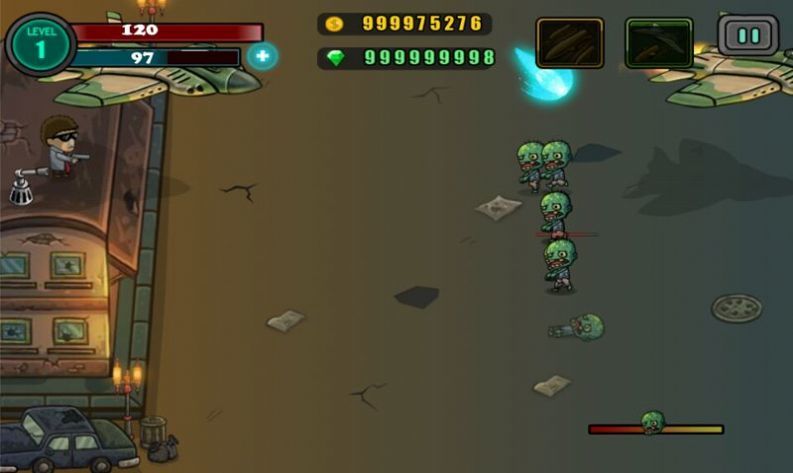This screenshot has width=793, height=473.
Task: Pause the game
Action: click(x=748, y=35)
